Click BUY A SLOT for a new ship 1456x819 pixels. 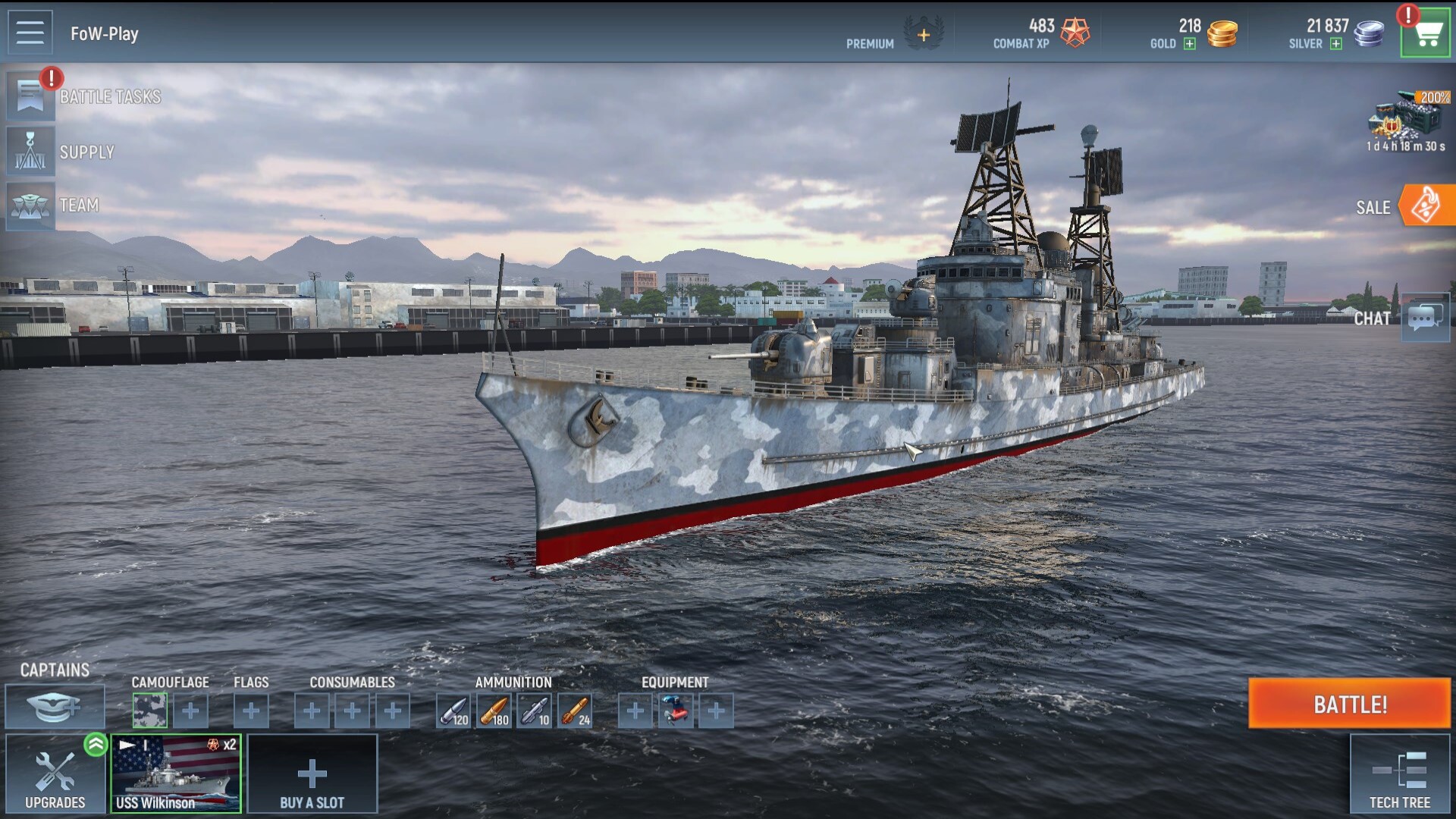tap(311, 773)
